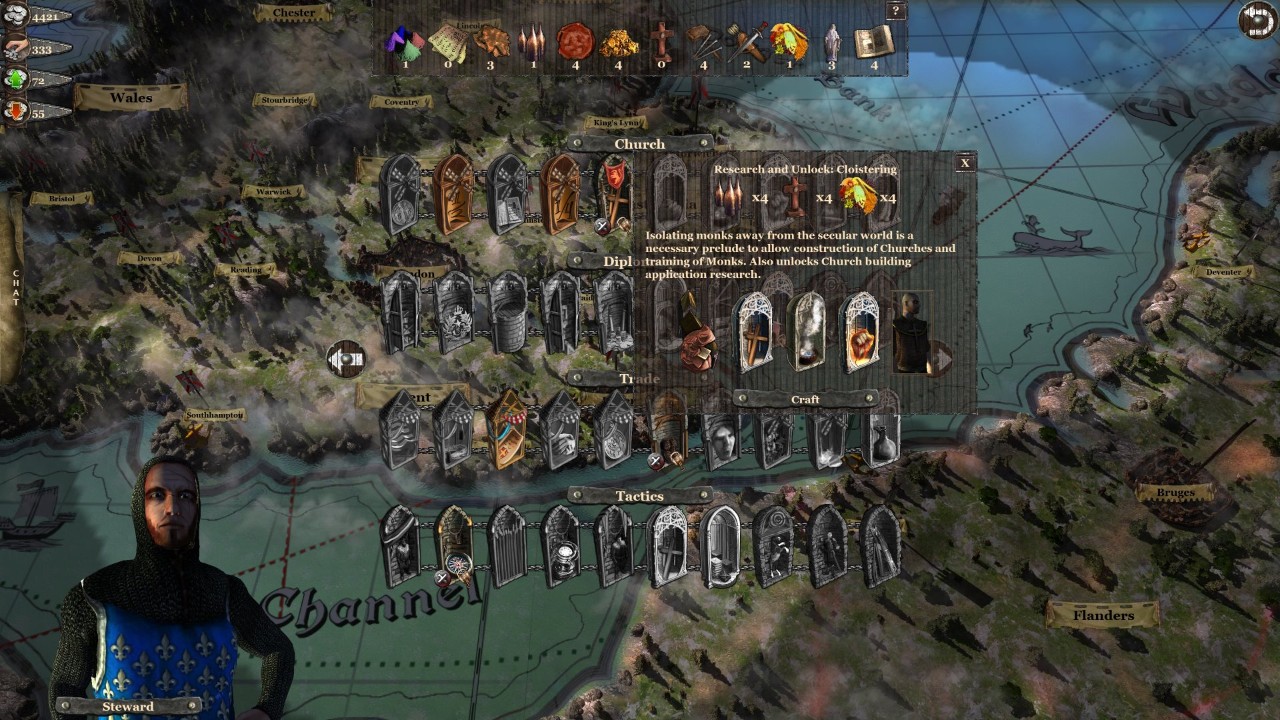This screenshot has width=1280, height=720.
Task: Click the Tactics research row header
Action: (x=640, y=496)
